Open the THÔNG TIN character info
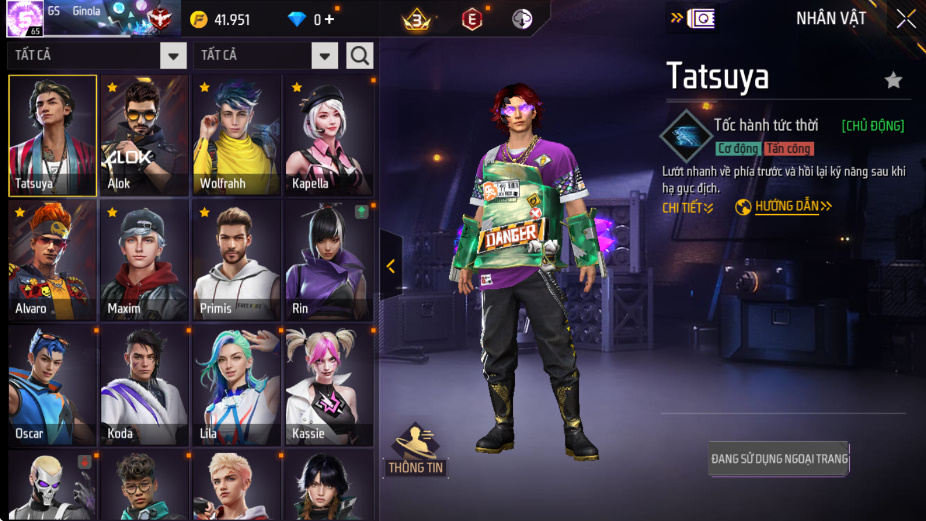This screenshot has height=521, width=926. point(416,452)
